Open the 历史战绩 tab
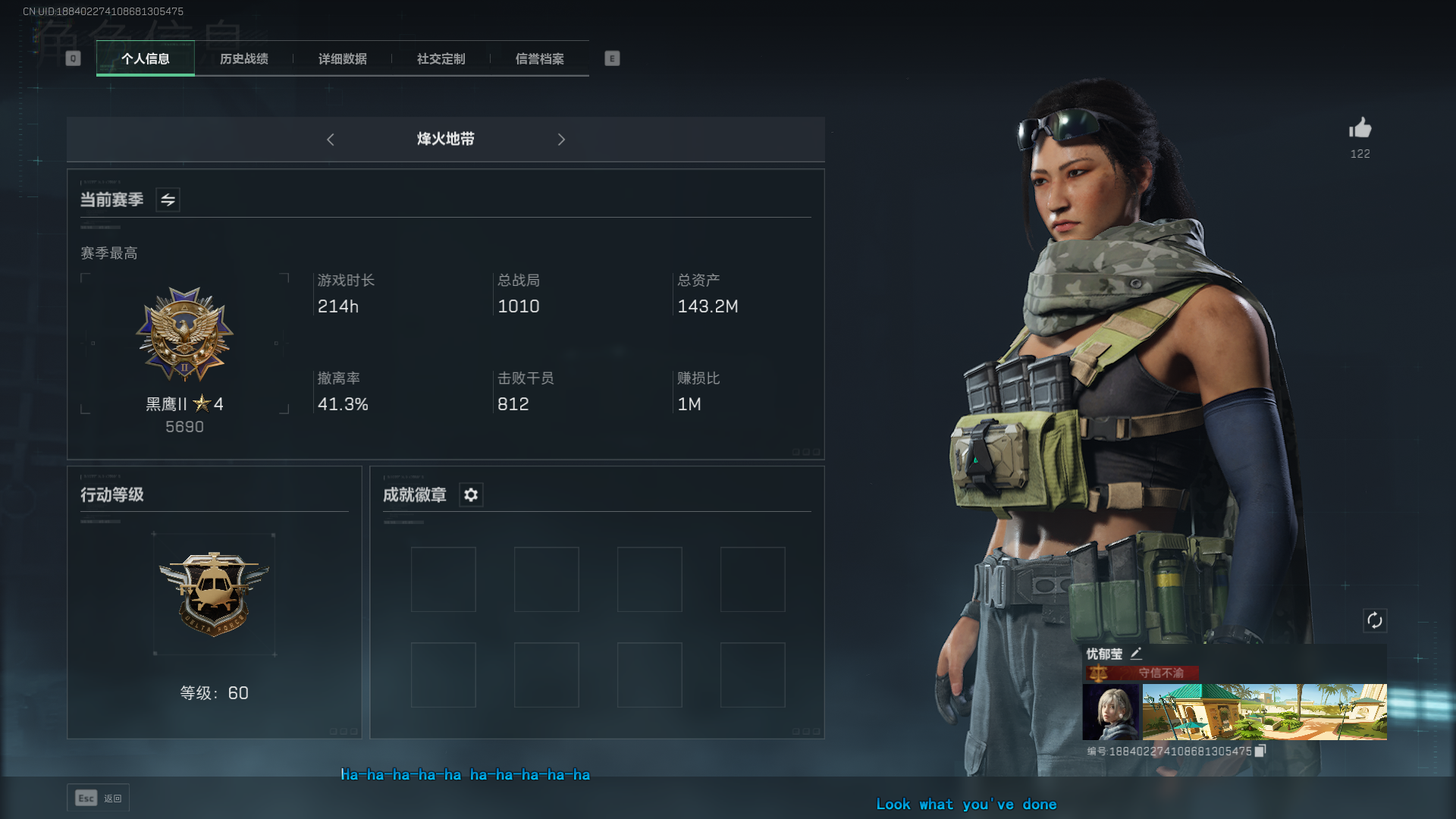The height and width of the screenshot is (819, 1456). 244,58
